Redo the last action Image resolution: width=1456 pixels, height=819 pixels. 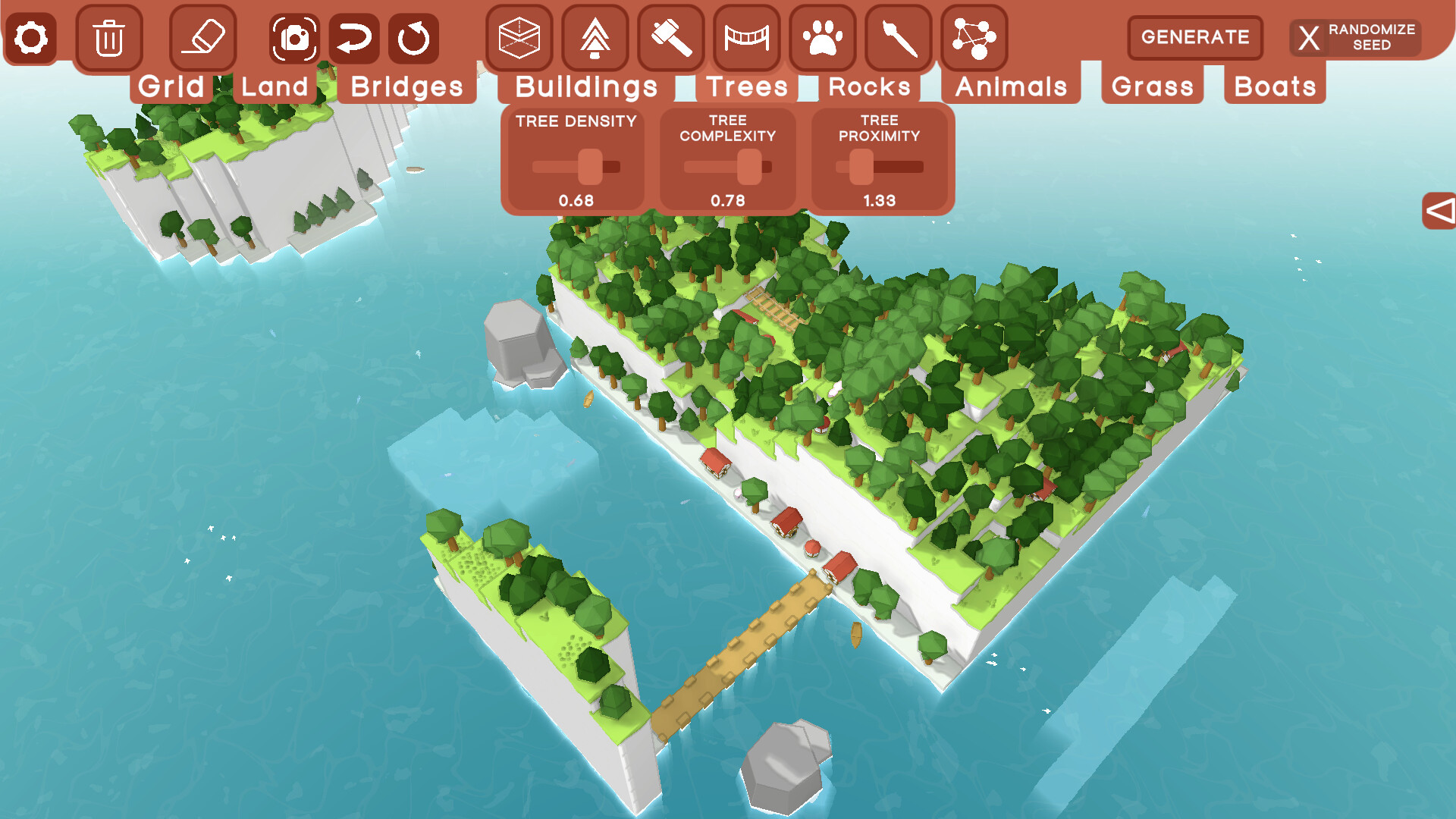click(x=413, y=37)
